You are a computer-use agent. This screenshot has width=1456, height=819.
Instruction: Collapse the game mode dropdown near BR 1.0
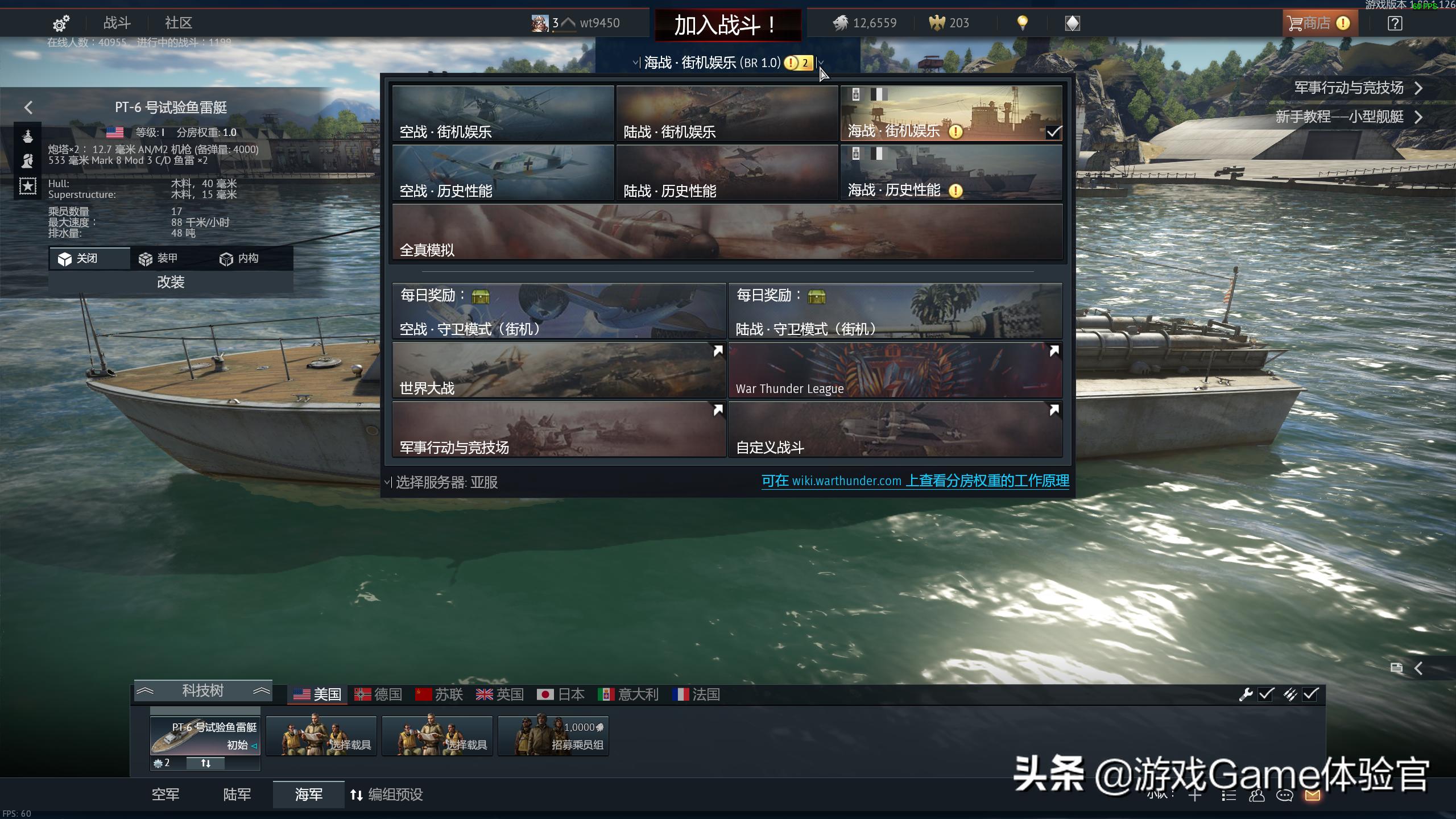click(821, 63)
